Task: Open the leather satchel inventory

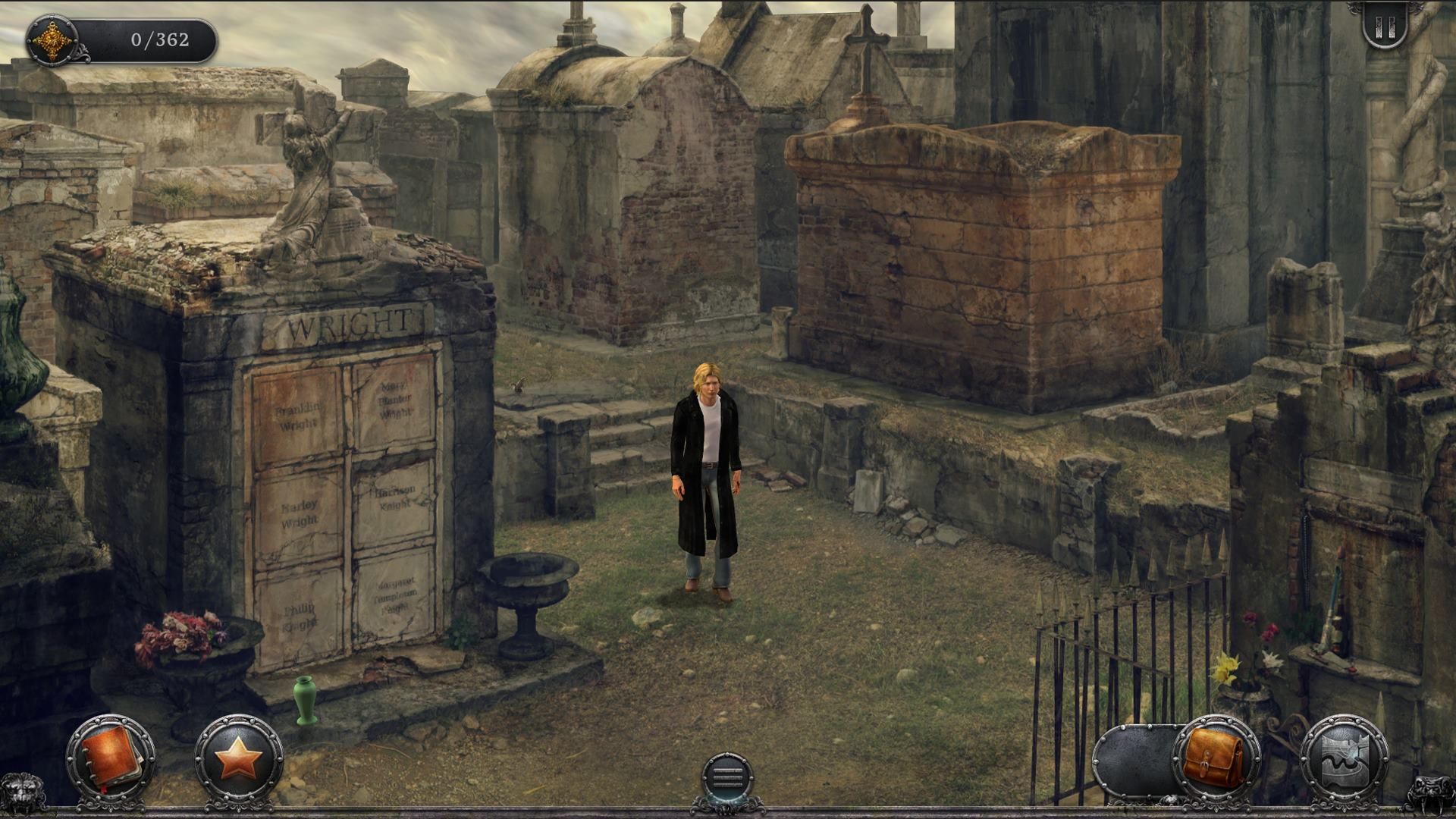Action: click(1215, 758)
